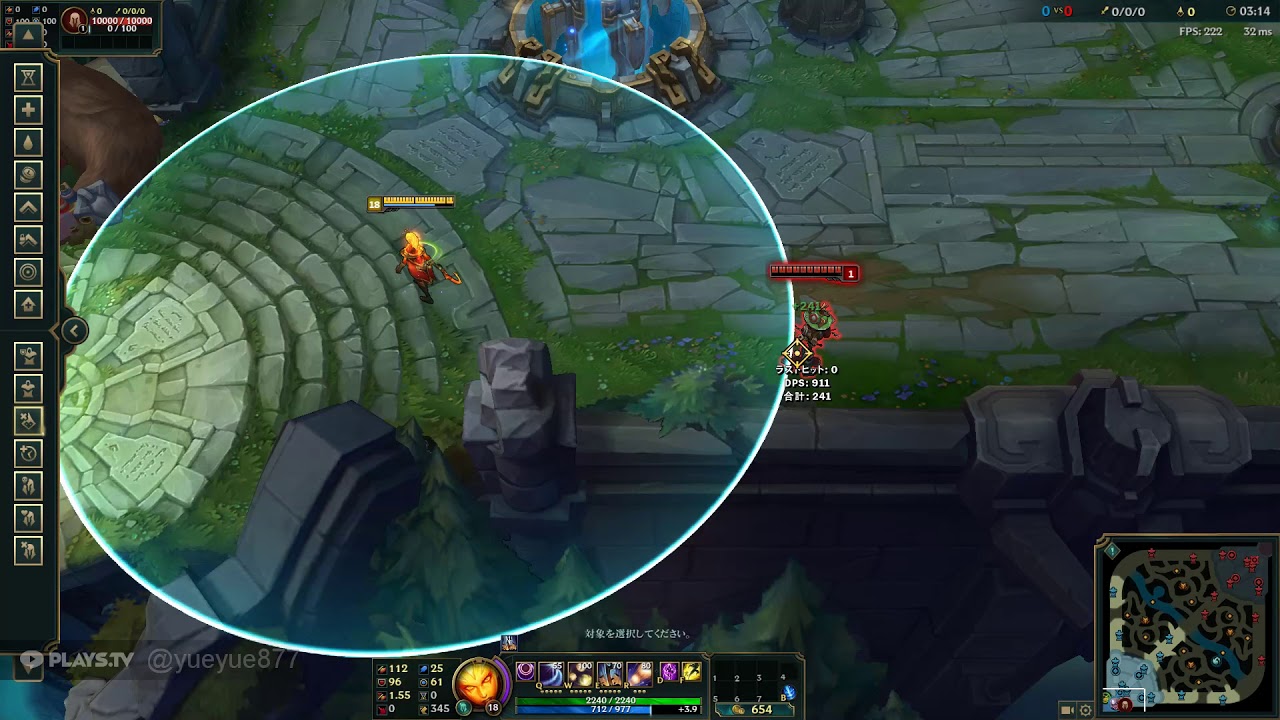Image resolution: width=1280 pixels, height=720 pixels.
Task: Use the yellow Flash summoner spell
Action: [691, 672]
